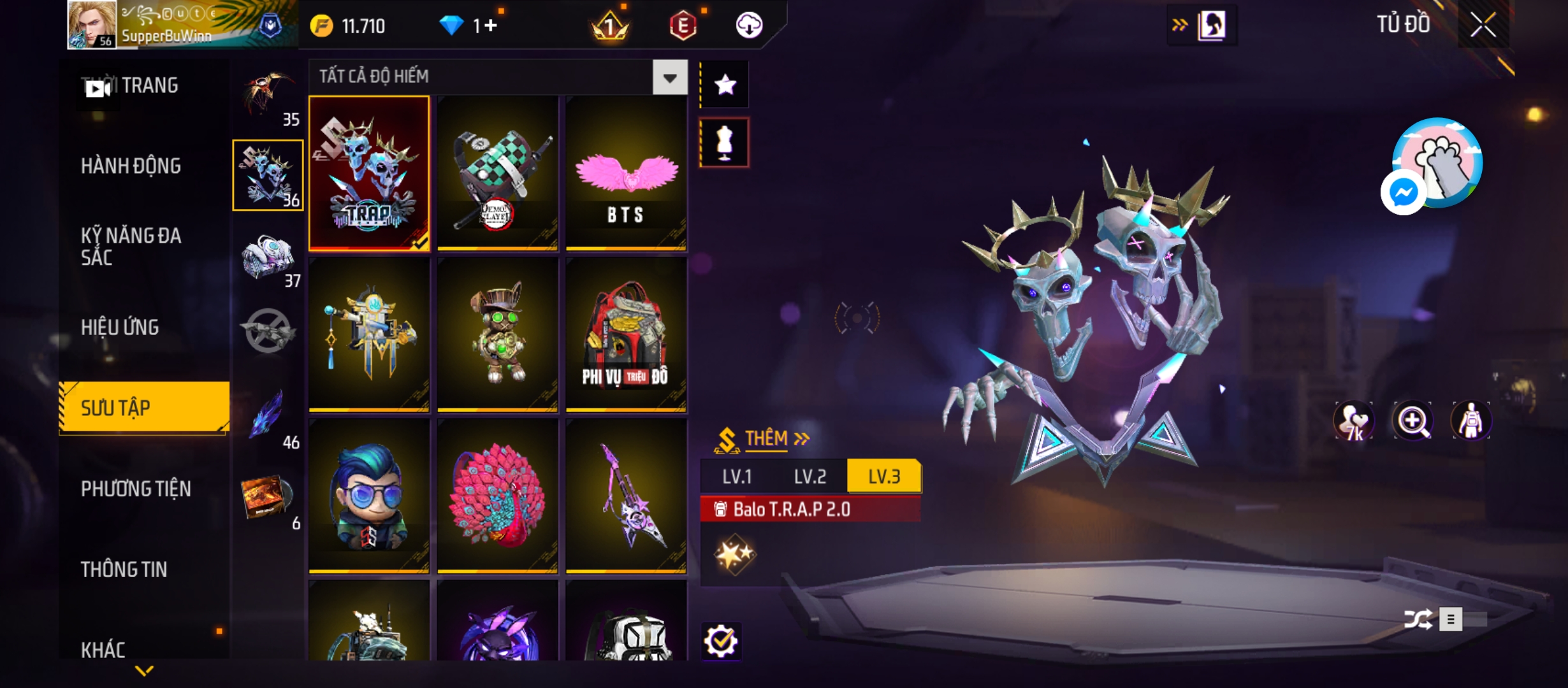Open the Tất Cả Độ Hiếm rarity dropdown

pyautogui.click(x=669, y=78)
